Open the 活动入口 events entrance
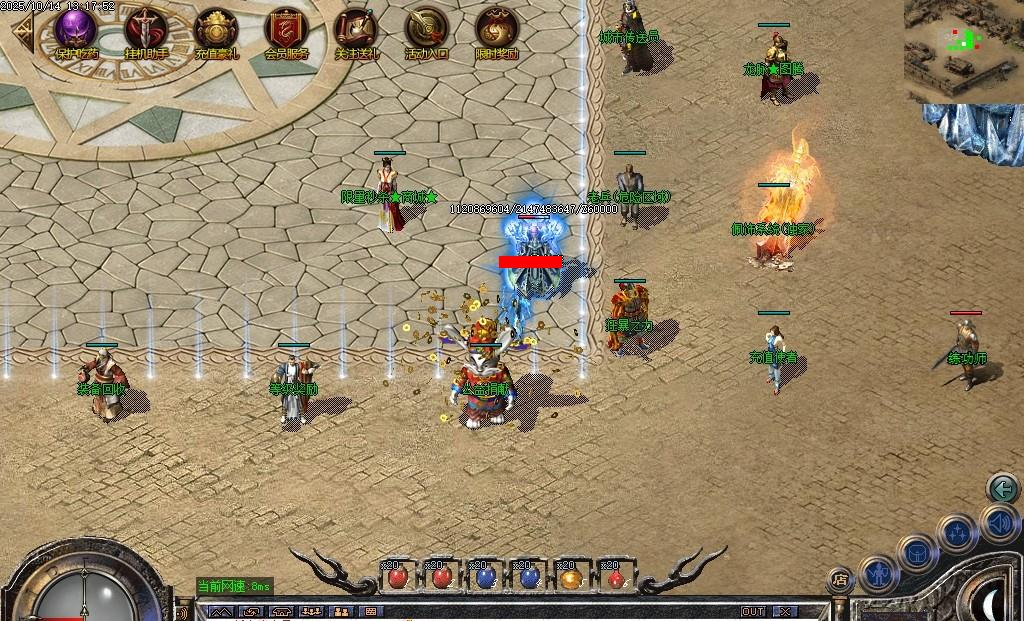This screenshot has height=621, width=1030. point(426,30)
